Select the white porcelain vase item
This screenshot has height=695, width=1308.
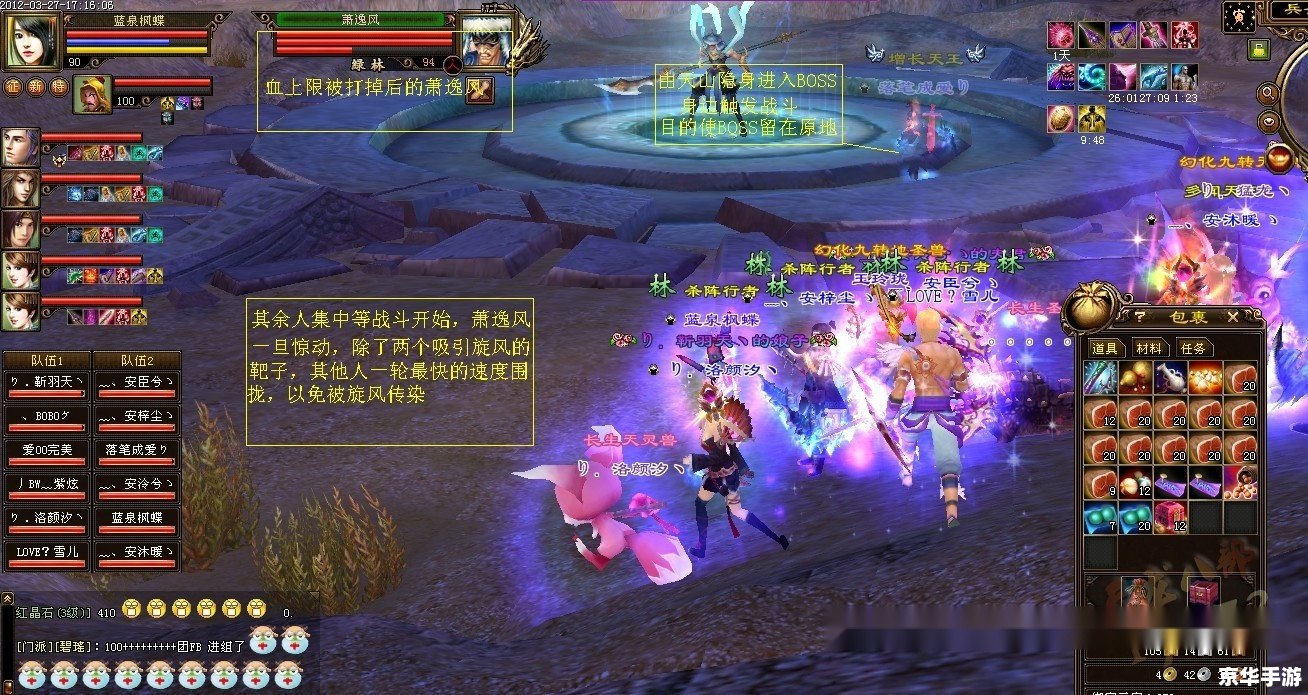point(1169,377)
